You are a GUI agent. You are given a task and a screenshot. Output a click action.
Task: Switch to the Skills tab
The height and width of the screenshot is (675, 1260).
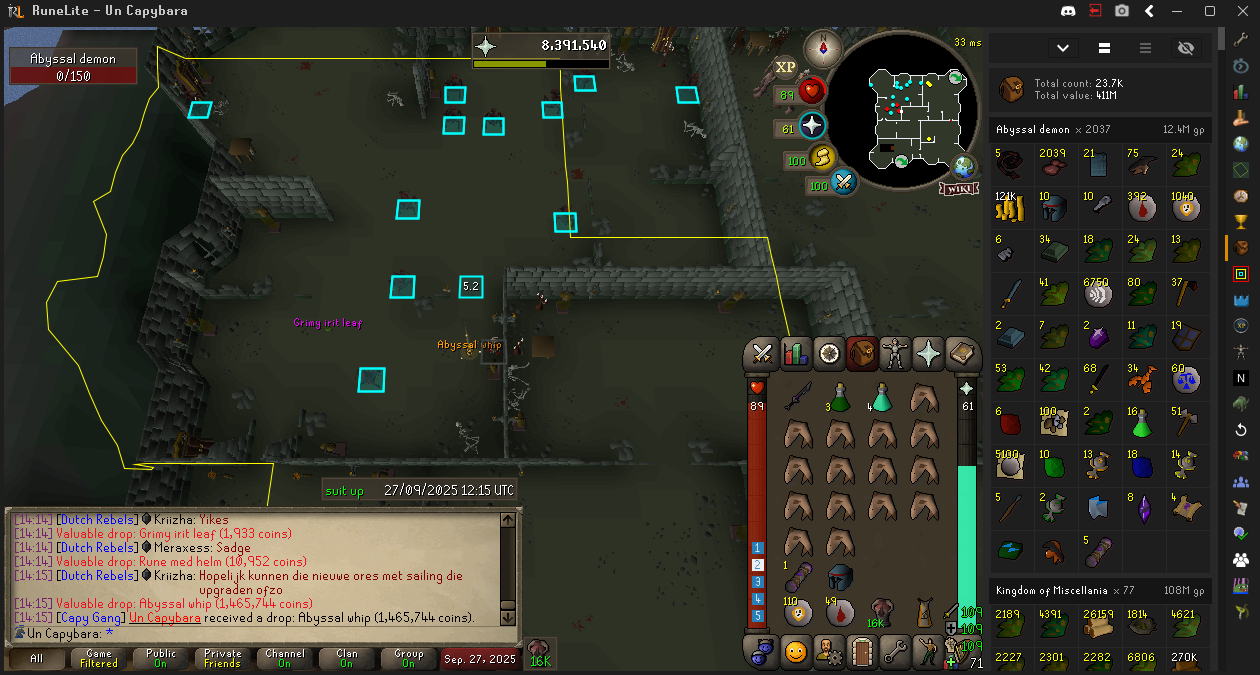coord(795,353)
